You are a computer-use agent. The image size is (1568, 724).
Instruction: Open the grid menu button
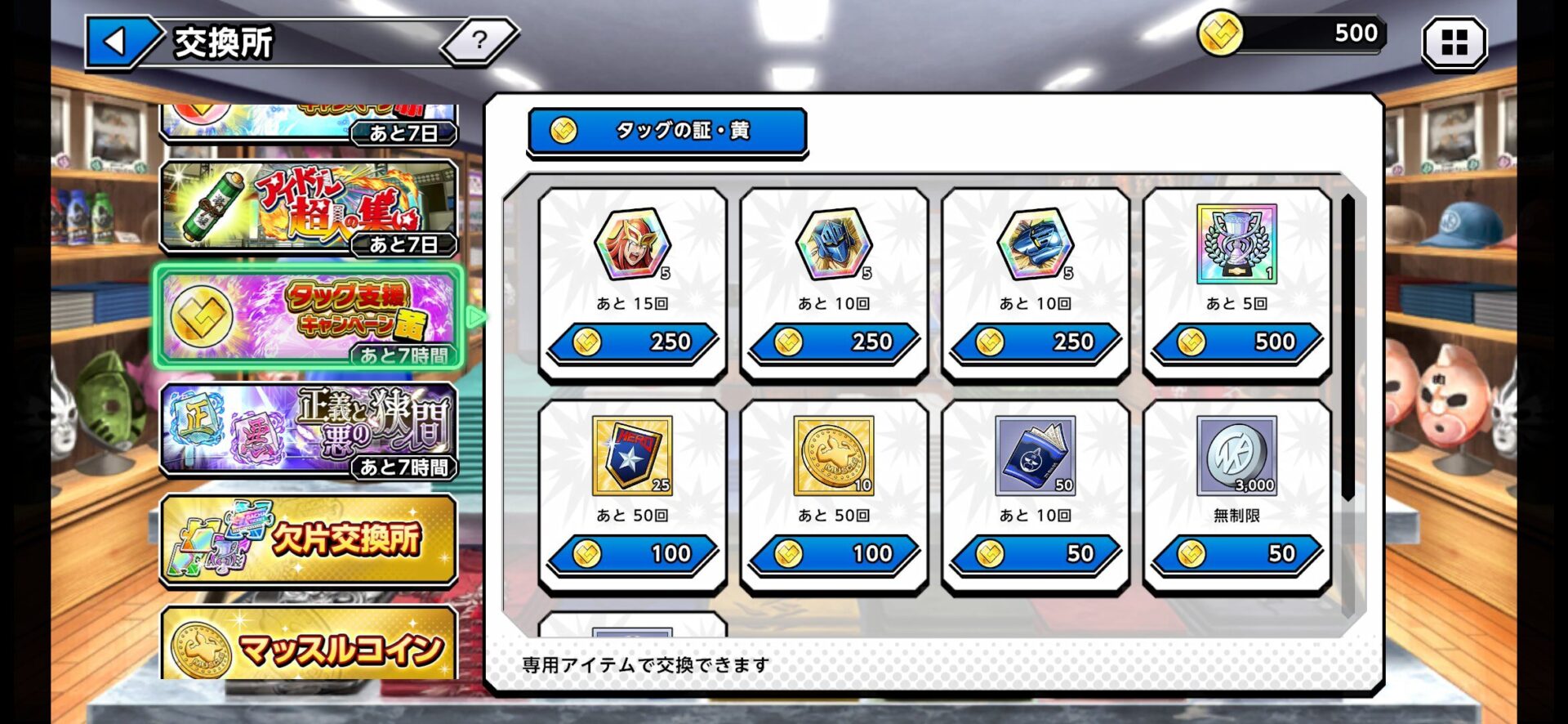(1454, 42)
